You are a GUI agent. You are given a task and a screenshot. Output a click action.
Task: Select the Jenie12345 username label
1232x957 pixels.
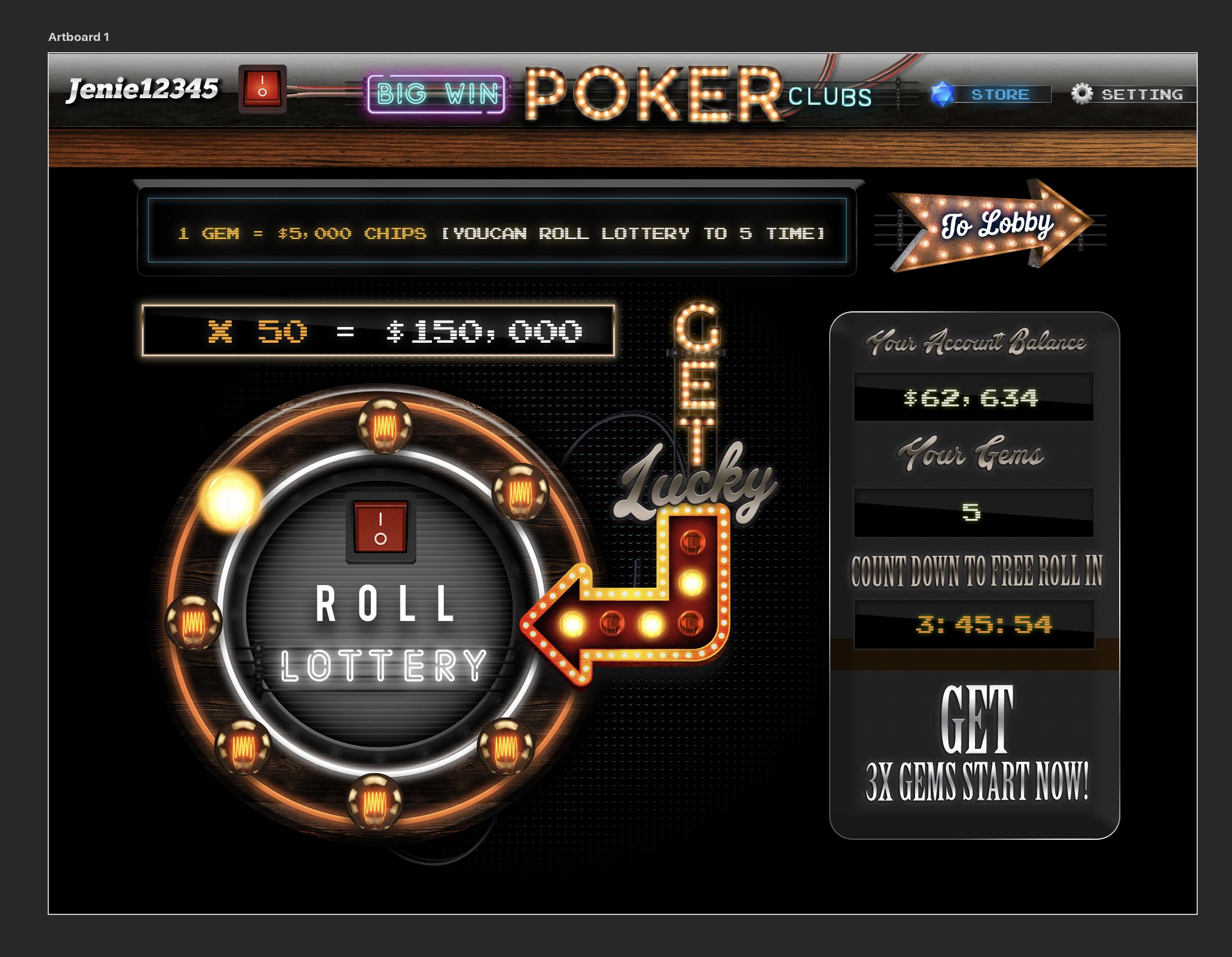pos(142,90)
